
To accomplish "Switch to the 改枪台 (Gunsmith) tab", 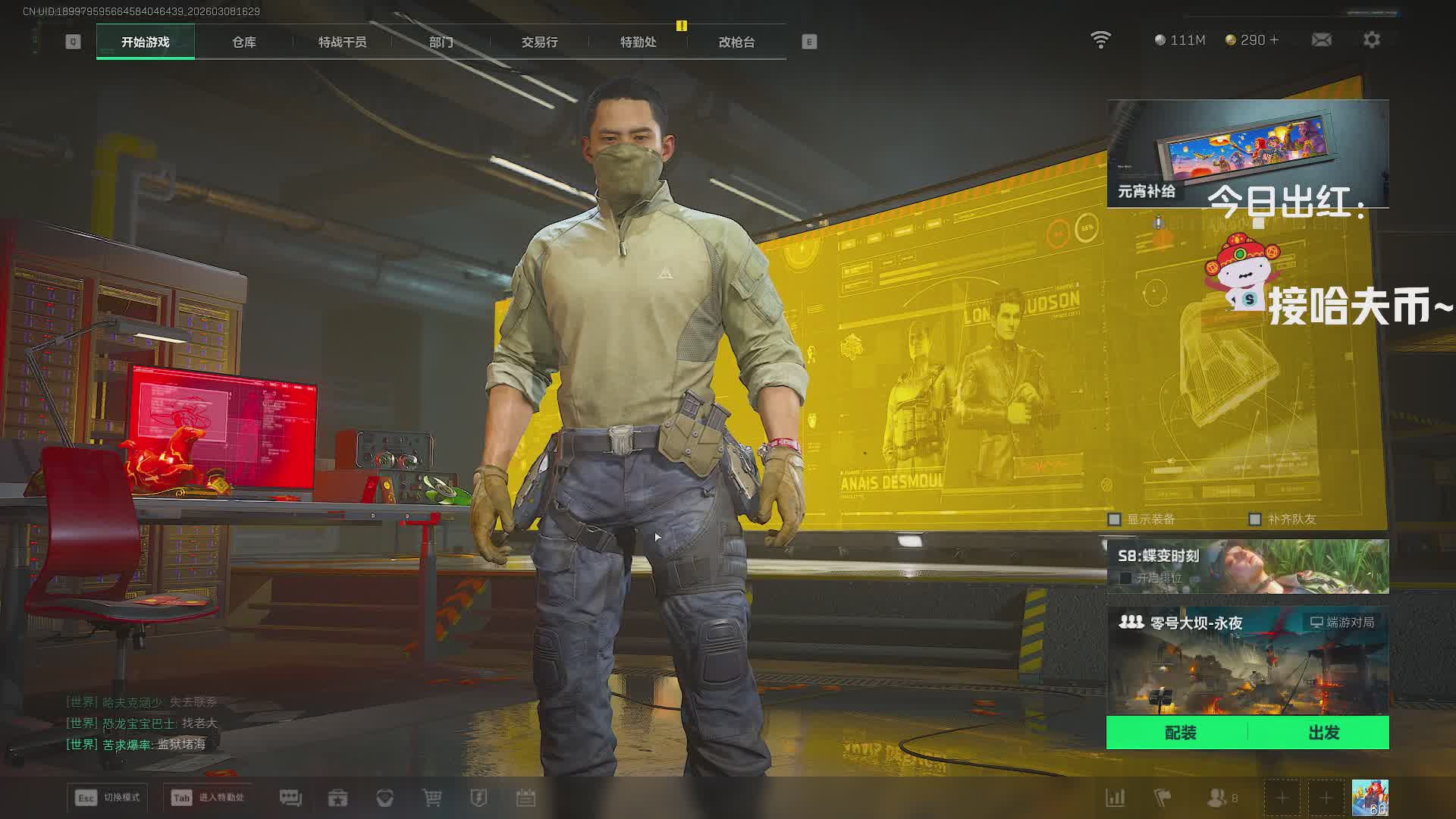I will (x=736, y=42).
